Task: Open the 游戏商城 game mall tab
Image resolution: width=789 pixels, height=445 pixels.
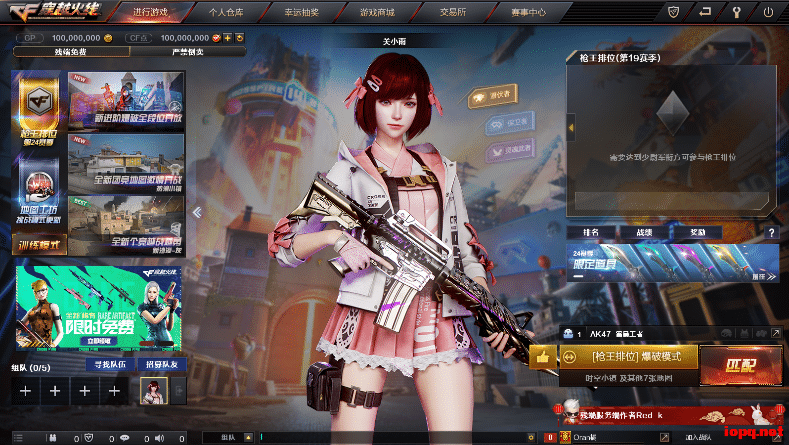Action: (x=375, y=12)
